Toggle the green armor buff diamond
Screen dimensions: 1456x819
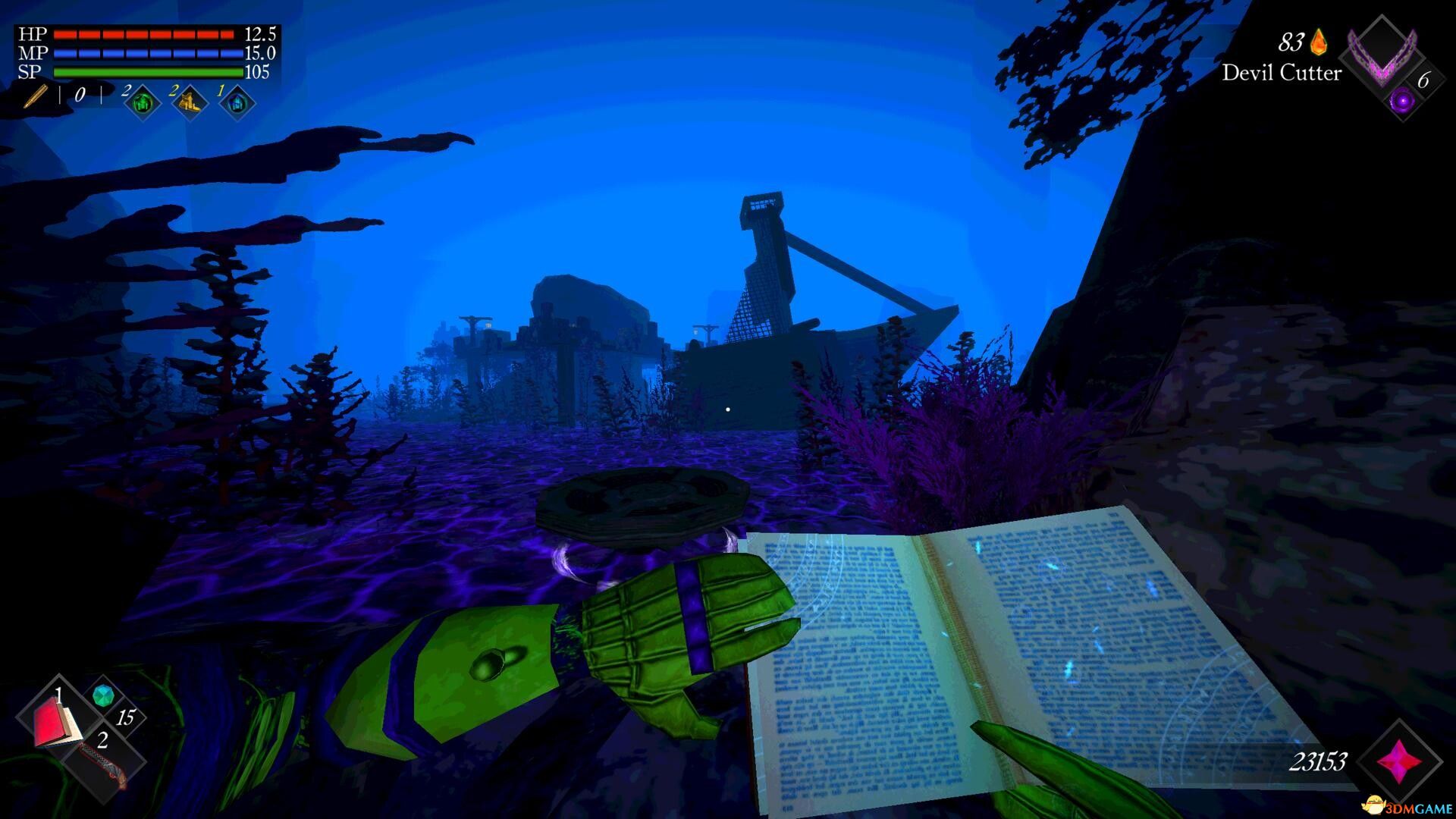coord(141,104)
